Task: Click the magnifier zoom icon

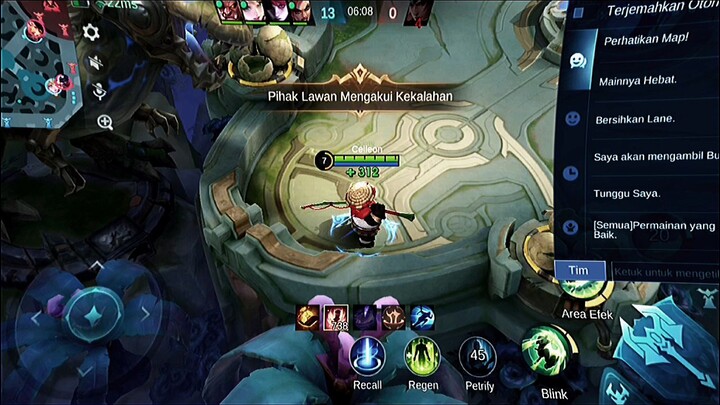Action: [105, 122]
